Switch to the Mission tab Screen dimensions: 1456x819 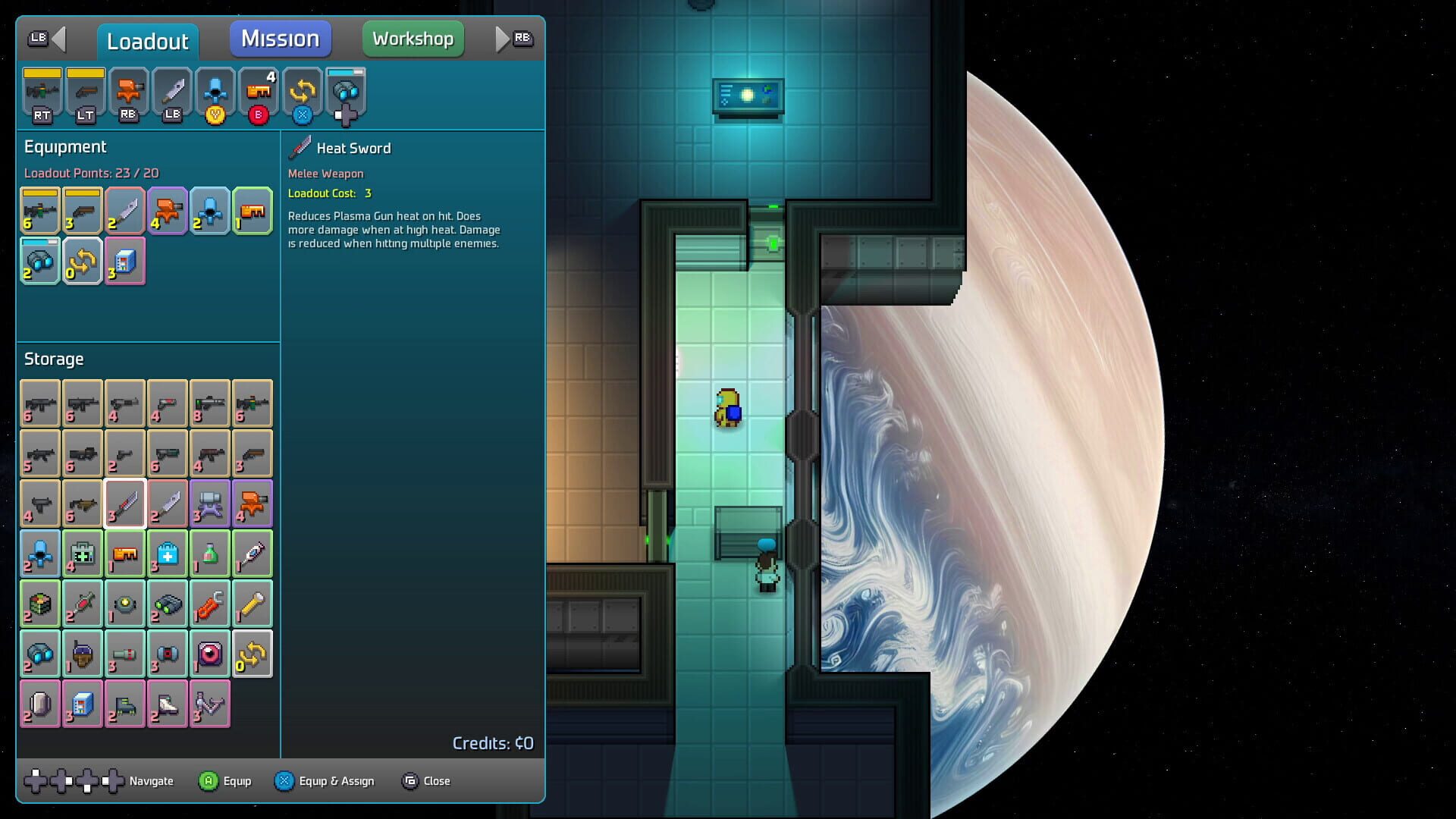[280, 39]
